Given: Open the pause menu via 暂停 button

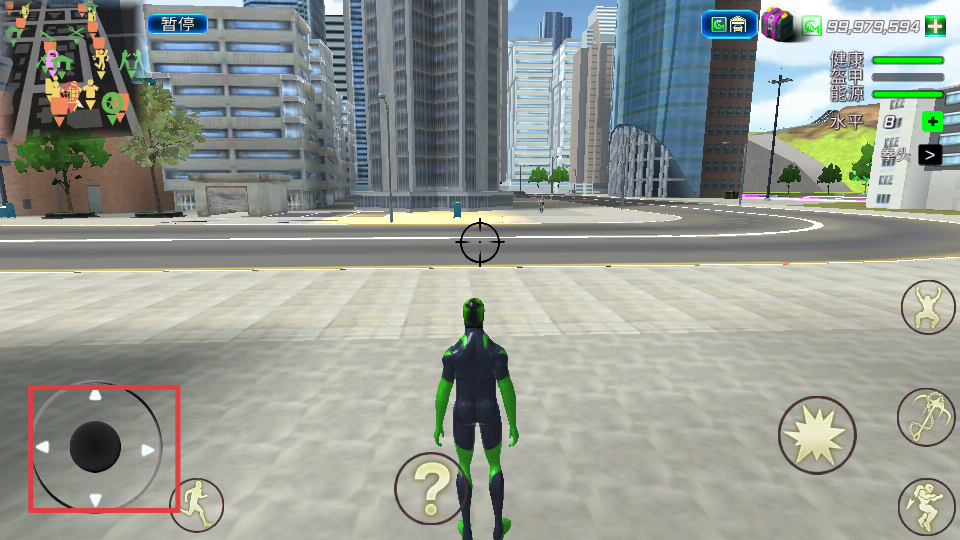Looking at the screenshot, I should pyautogui.click(x=177, y=24).
